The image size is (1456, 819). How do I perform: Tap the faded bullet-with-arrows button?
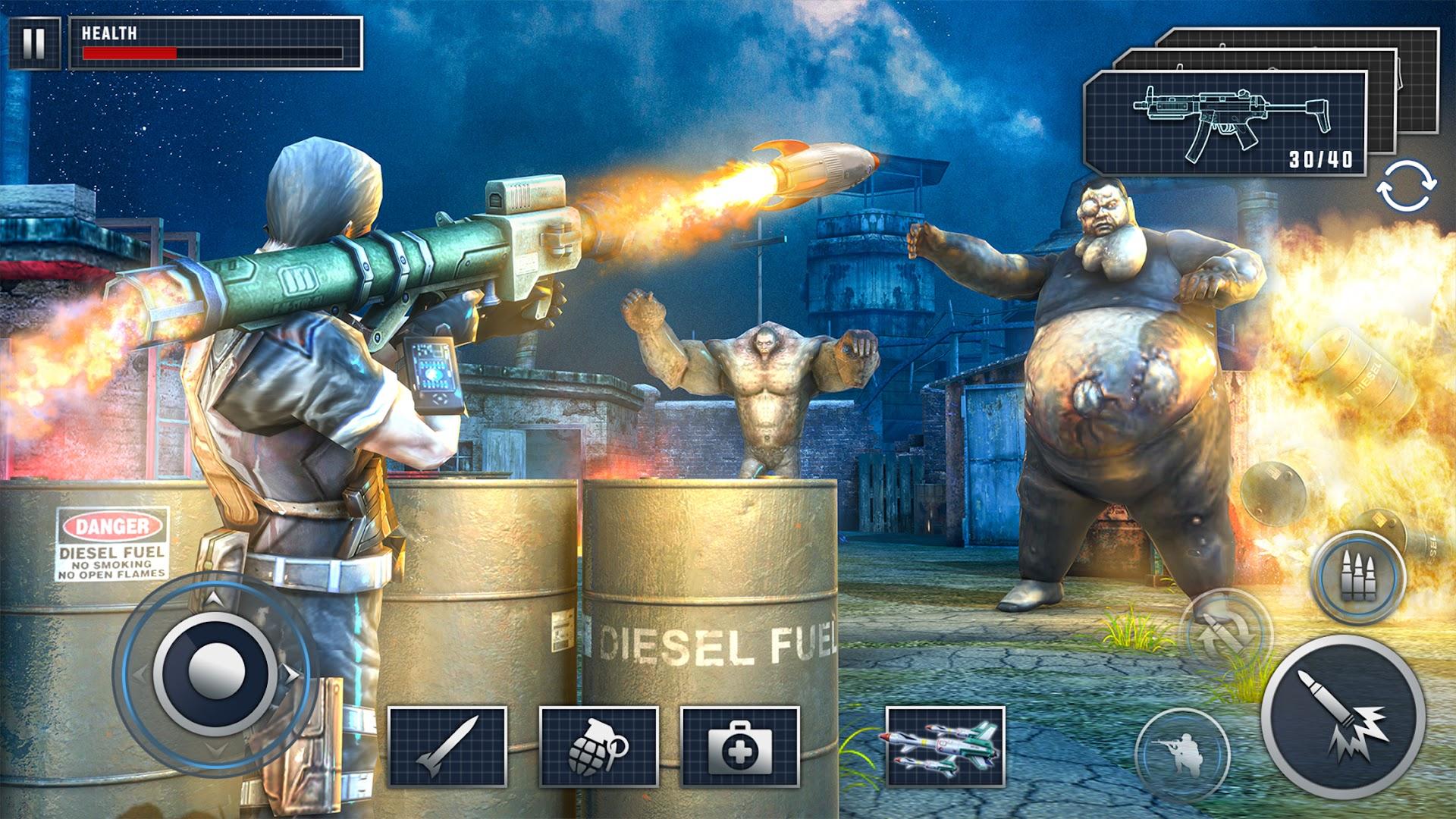pyautogui.click(x=1225, y=635)
